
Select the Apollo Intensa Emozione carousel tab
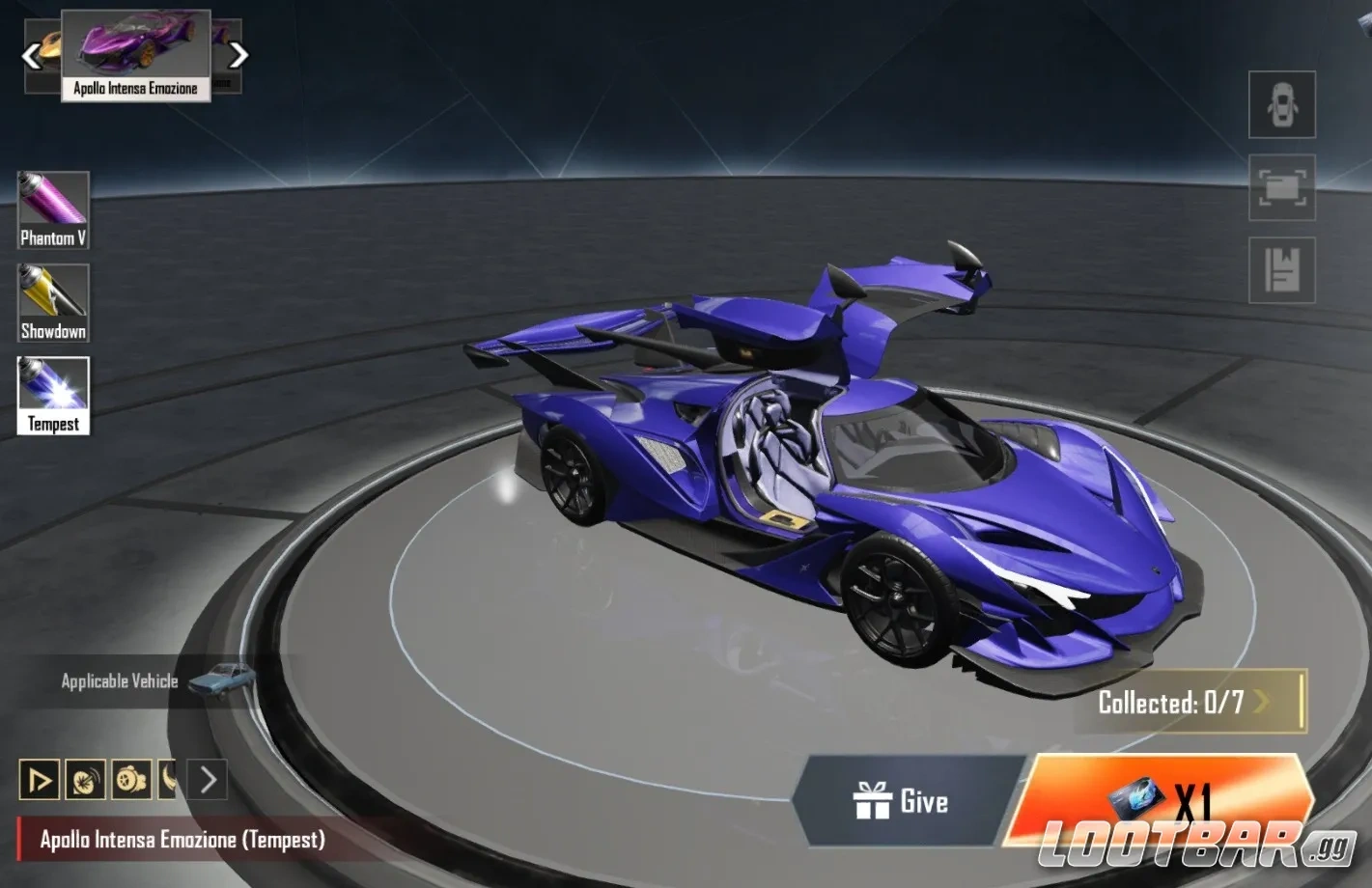pyautogui.click(x=137, y=55)
